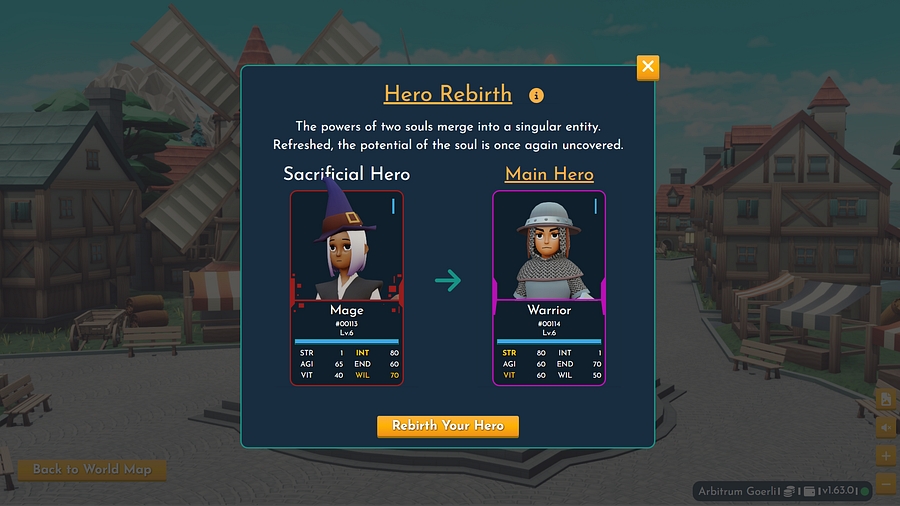The width and height of the screenshot is (900, 506).
Task: Open the Hero Rebirth info tooltip icon
Action: [x=536, y=96]
